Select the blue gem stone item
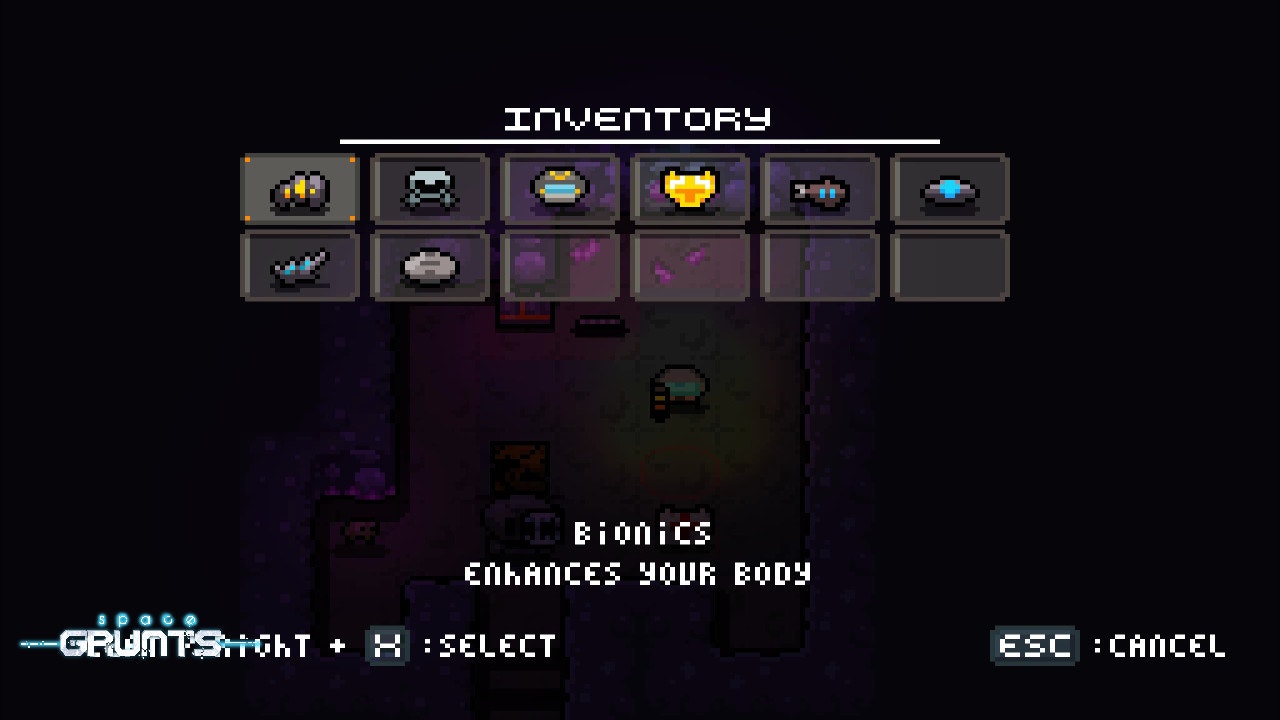Screen dimensions: 1280x720 950,190
